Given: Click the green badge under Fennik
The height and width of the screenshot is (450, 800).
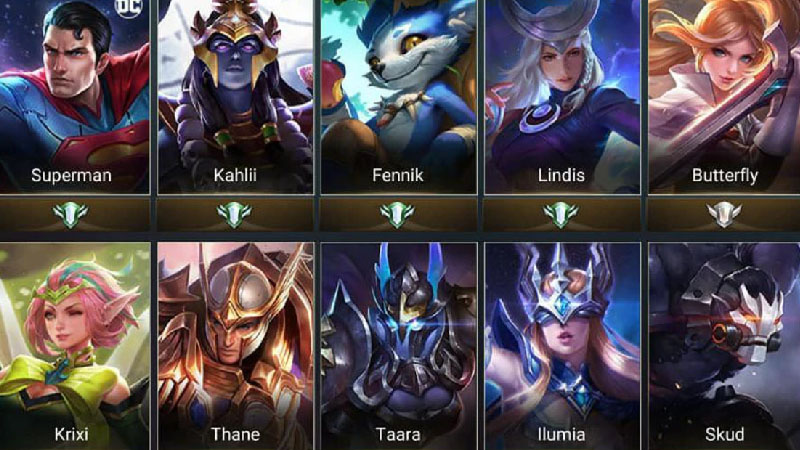Looking at the screenshot, I should pos(397,214).
